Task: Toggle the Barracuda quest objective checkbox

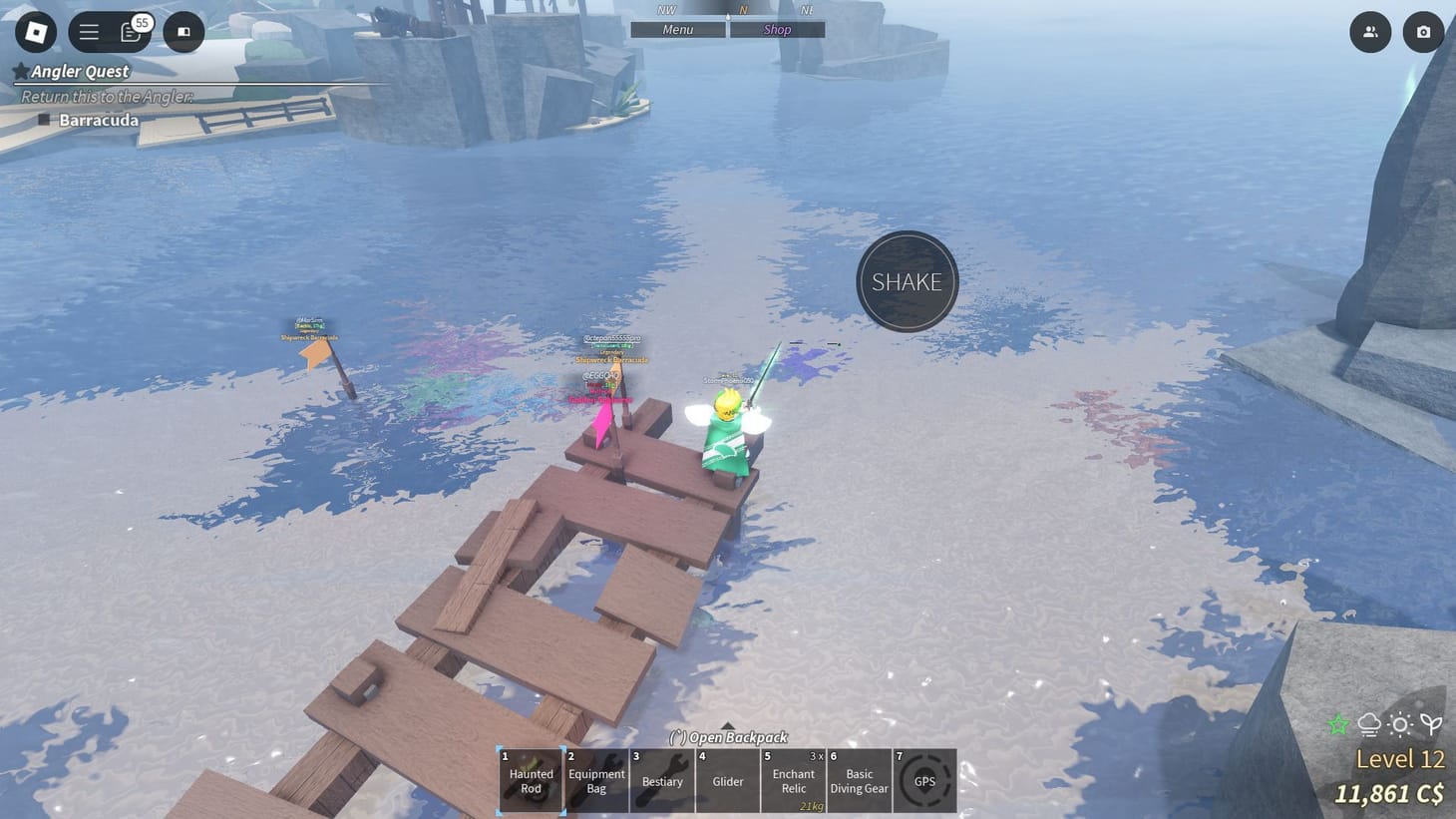Action: (44, 120)
